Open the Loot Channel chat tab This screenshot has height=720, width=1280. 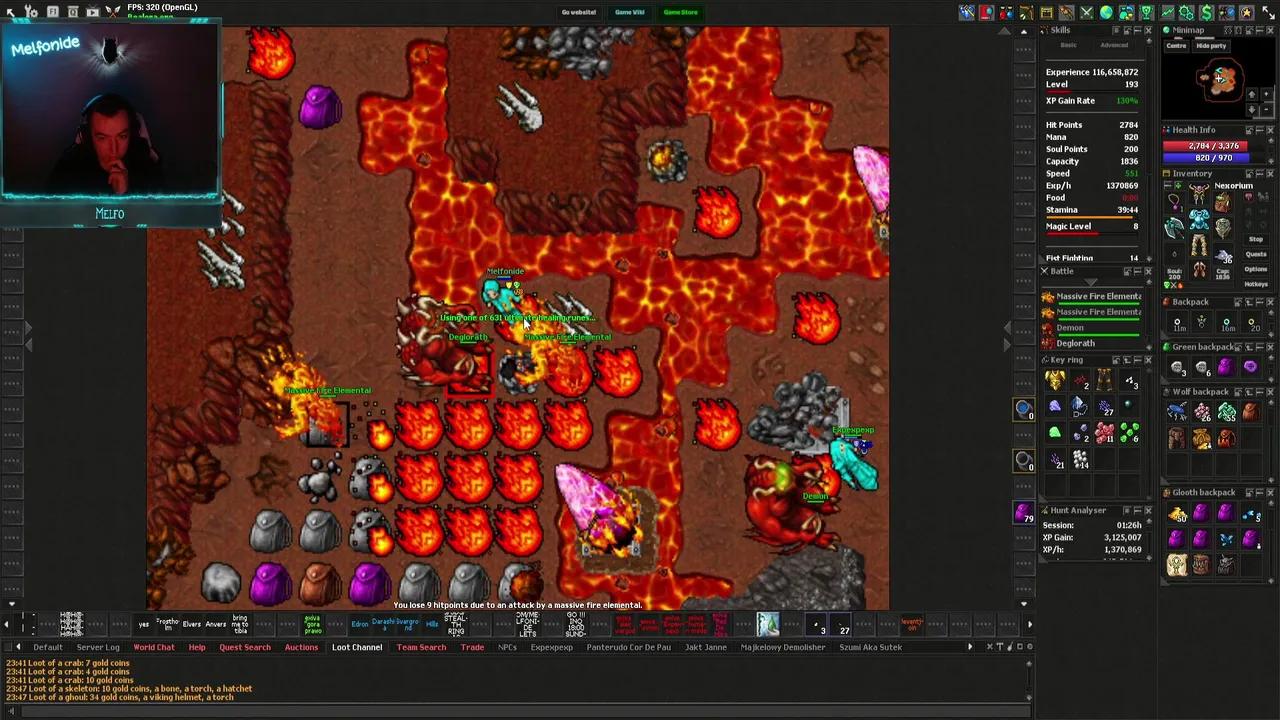[x=357, y=647]
